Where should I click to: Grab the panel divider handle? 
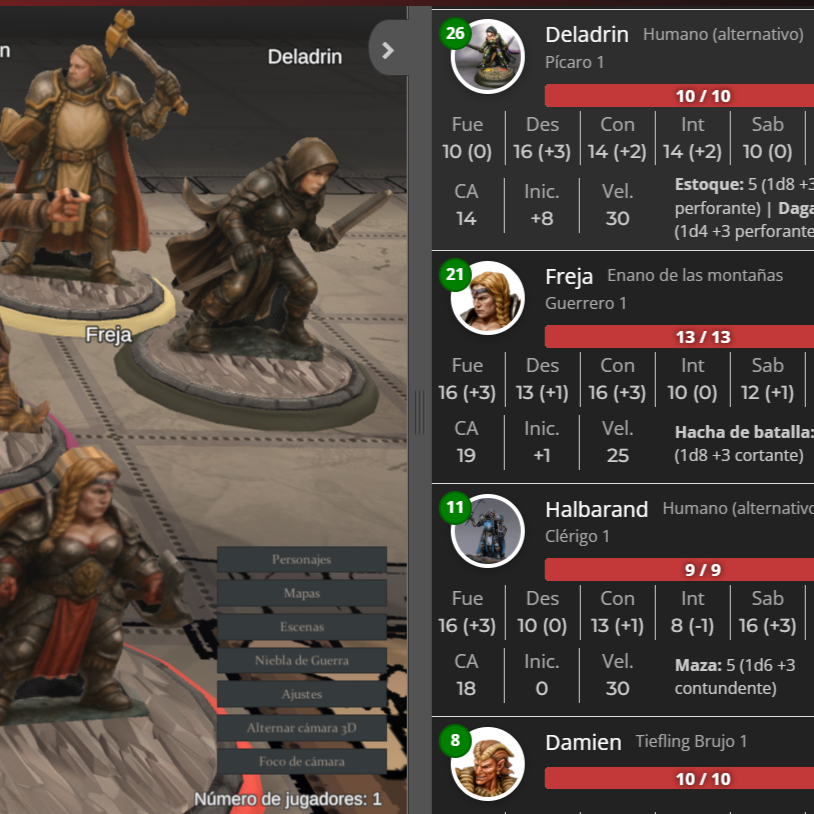[x=419, y=411]
